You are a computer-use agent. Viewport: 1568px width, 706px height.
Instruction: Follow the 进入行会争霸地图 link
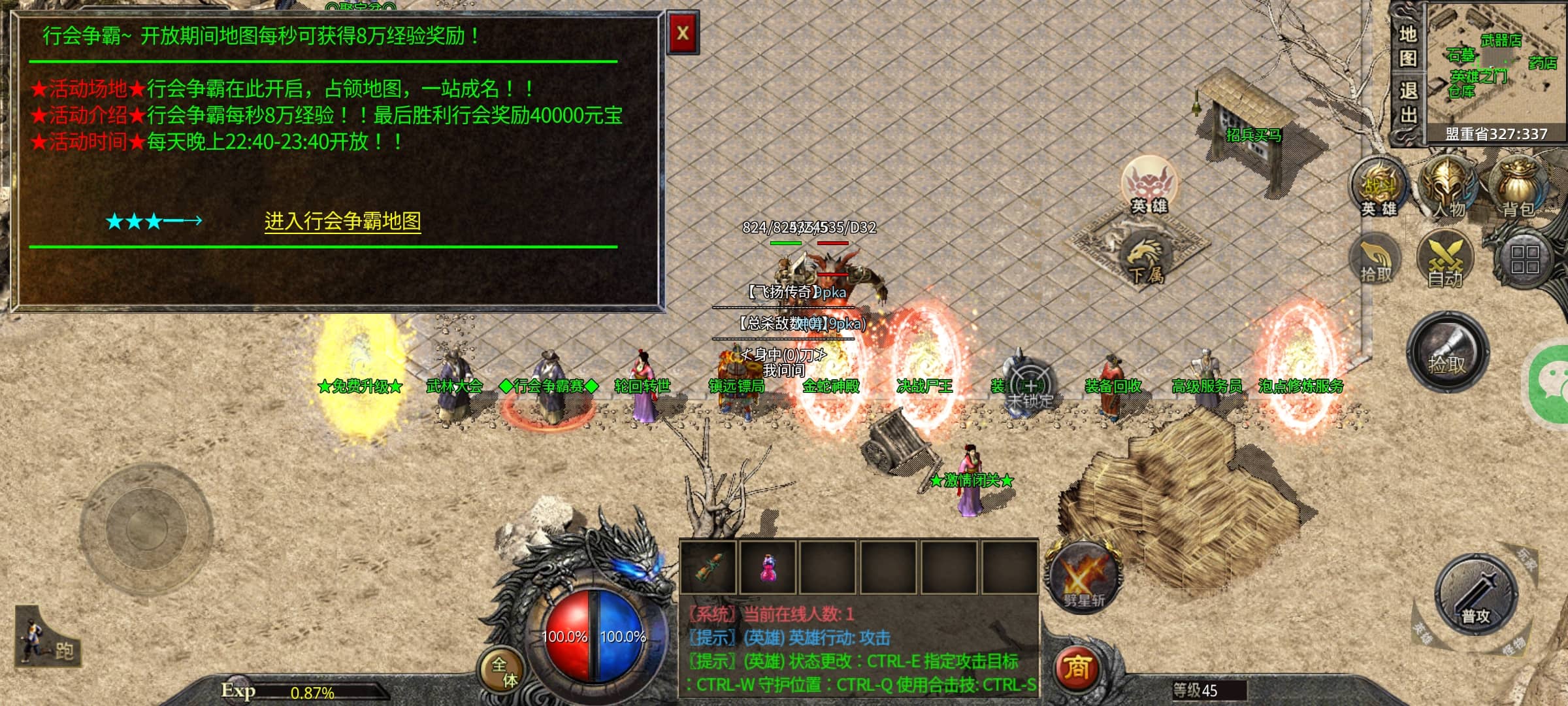tap(342, 222)
